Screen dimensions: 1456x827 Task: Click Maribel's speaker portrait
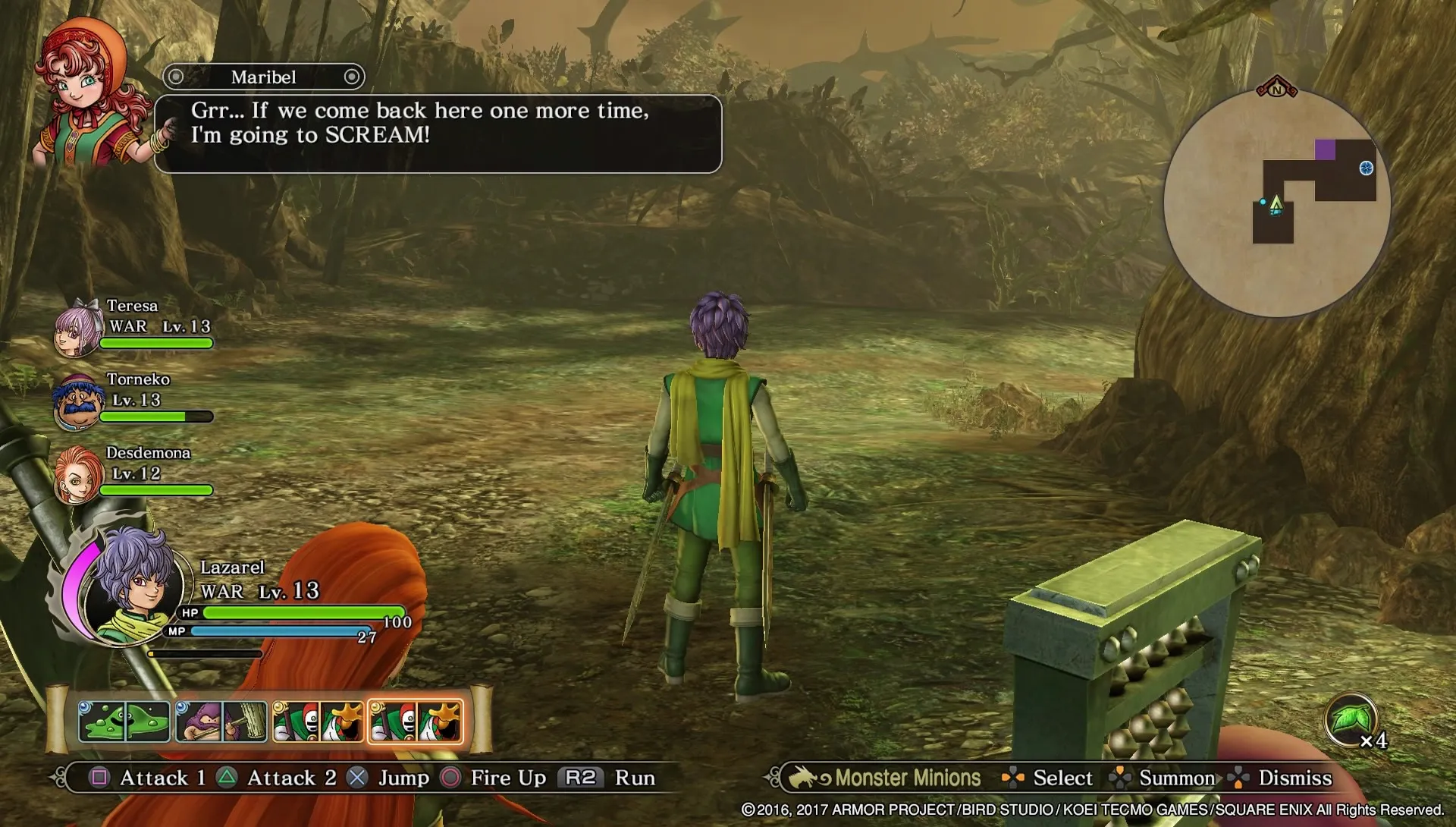(91, 95)
